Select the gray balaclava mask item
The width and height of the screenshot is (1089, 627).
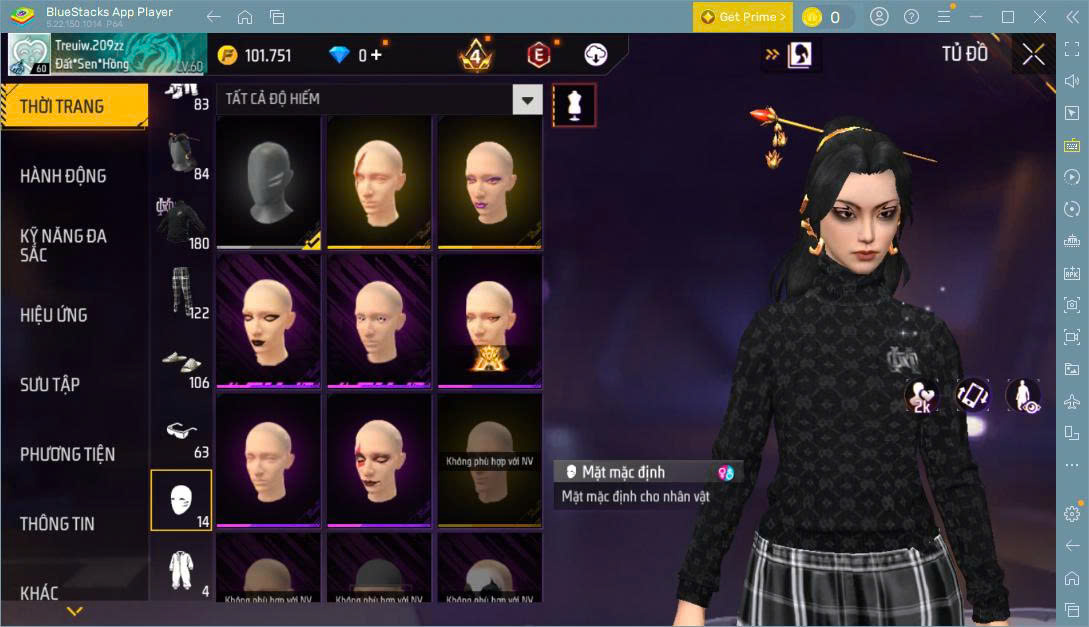pyautogui.click(x=268, y=182)
